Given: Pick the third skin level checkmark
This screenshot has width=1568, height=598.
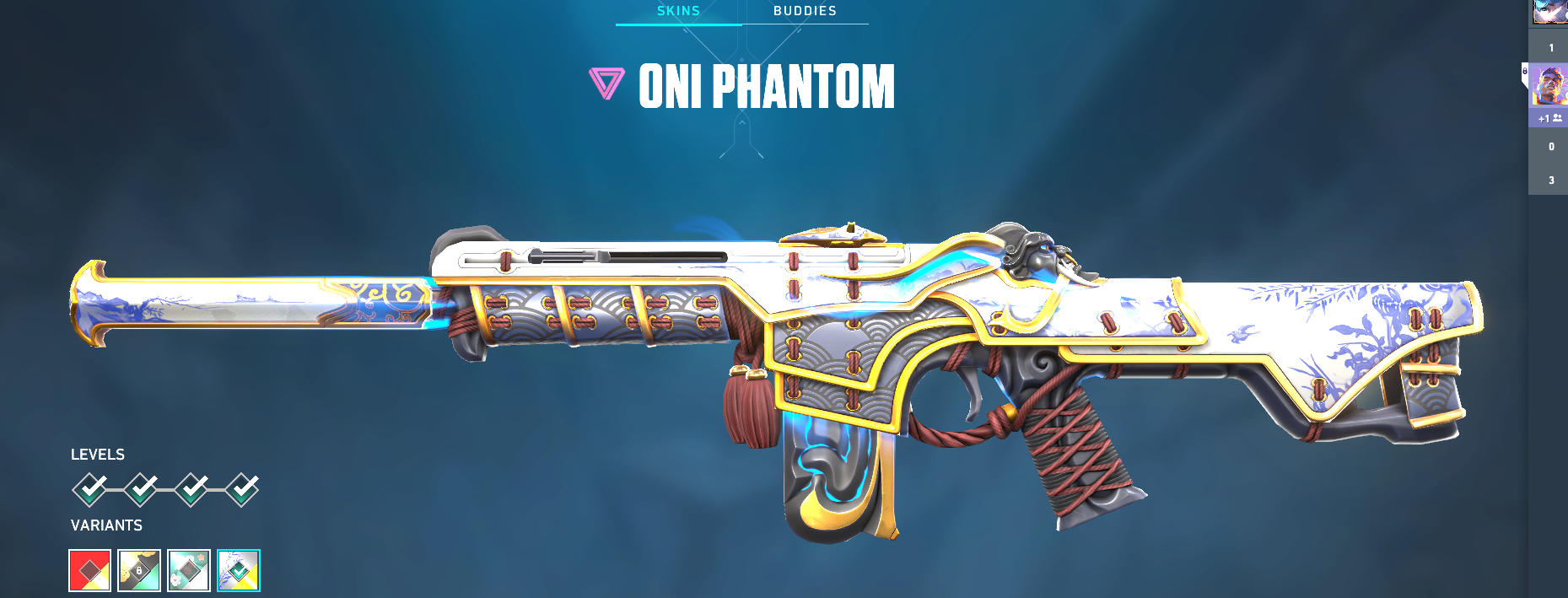Looking at the screenshot, I should [x=191, y=489].
